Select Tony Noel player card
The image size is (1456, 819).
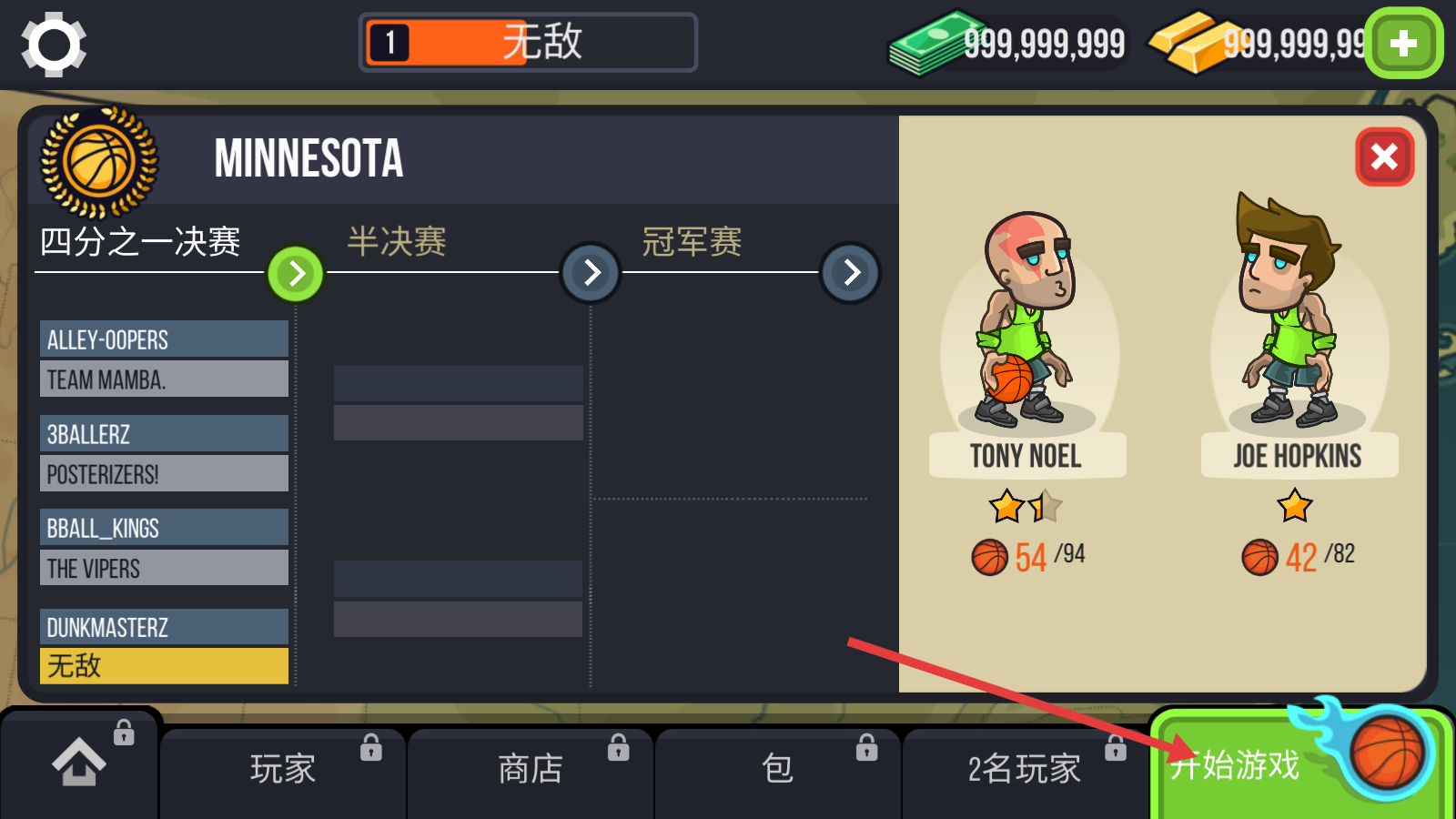pyautogui.click(x=1027, y=364)
